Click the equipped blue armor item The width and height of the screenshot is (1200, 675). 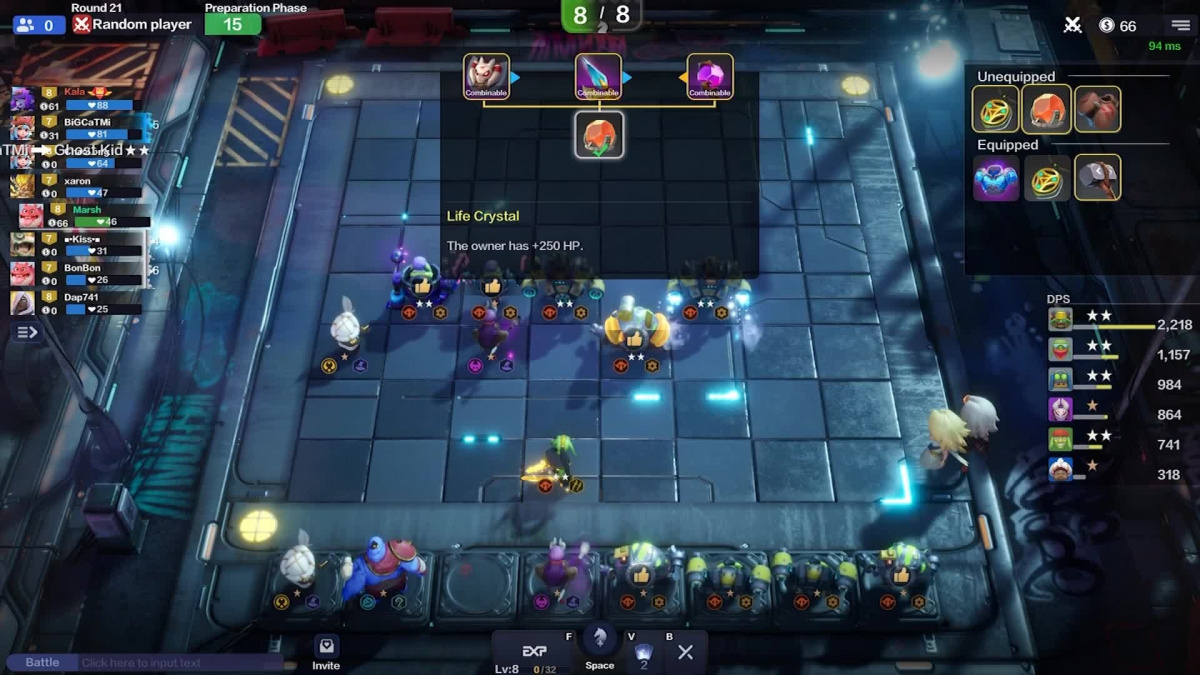995,178
